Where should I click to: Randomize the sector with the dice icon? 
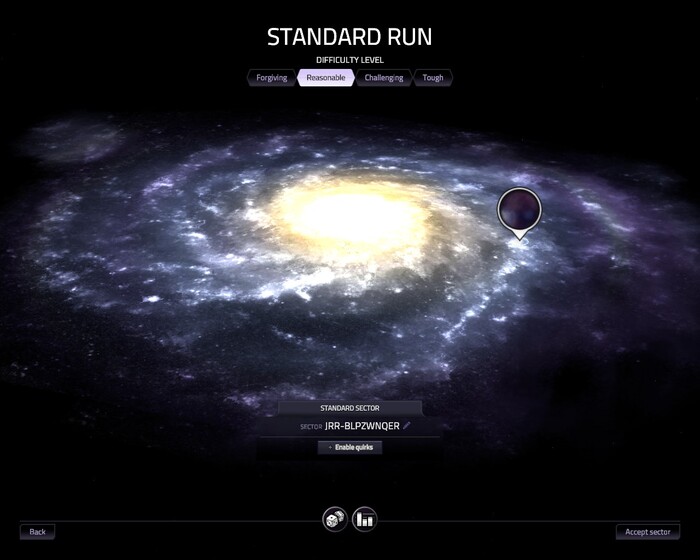(334, 520)
